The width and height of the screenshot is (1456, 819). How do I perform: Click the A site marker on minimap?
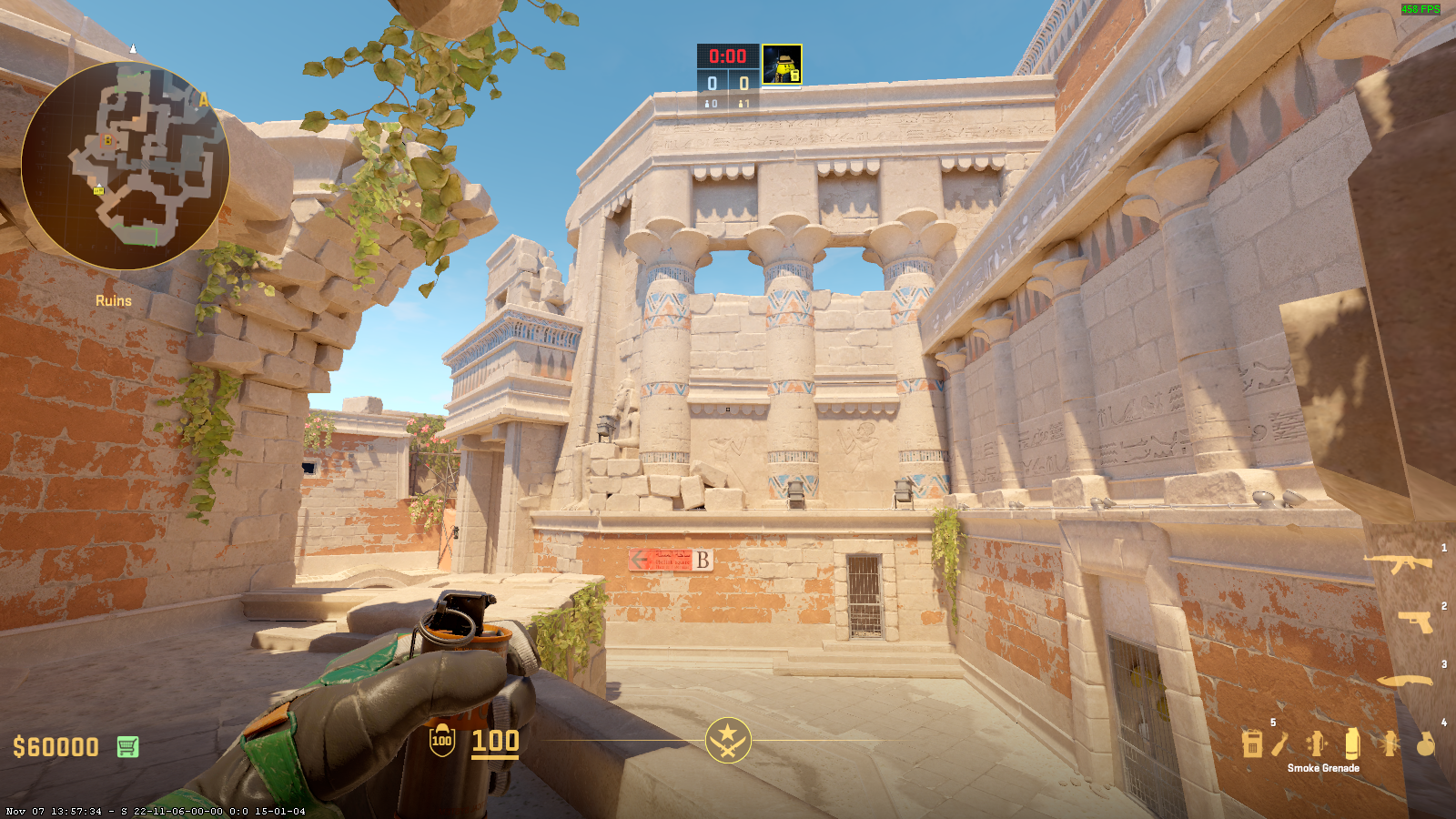tap(204, 100)
